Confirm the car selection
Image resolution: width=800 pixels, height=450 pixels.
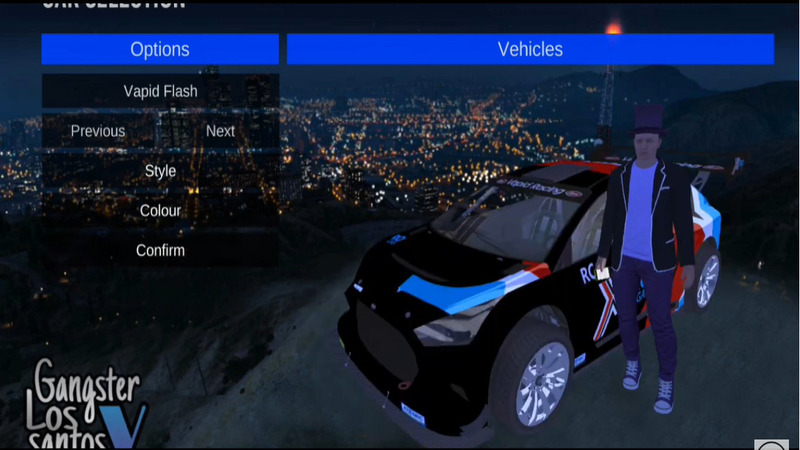pyautogui.click(x=160, y=251)
